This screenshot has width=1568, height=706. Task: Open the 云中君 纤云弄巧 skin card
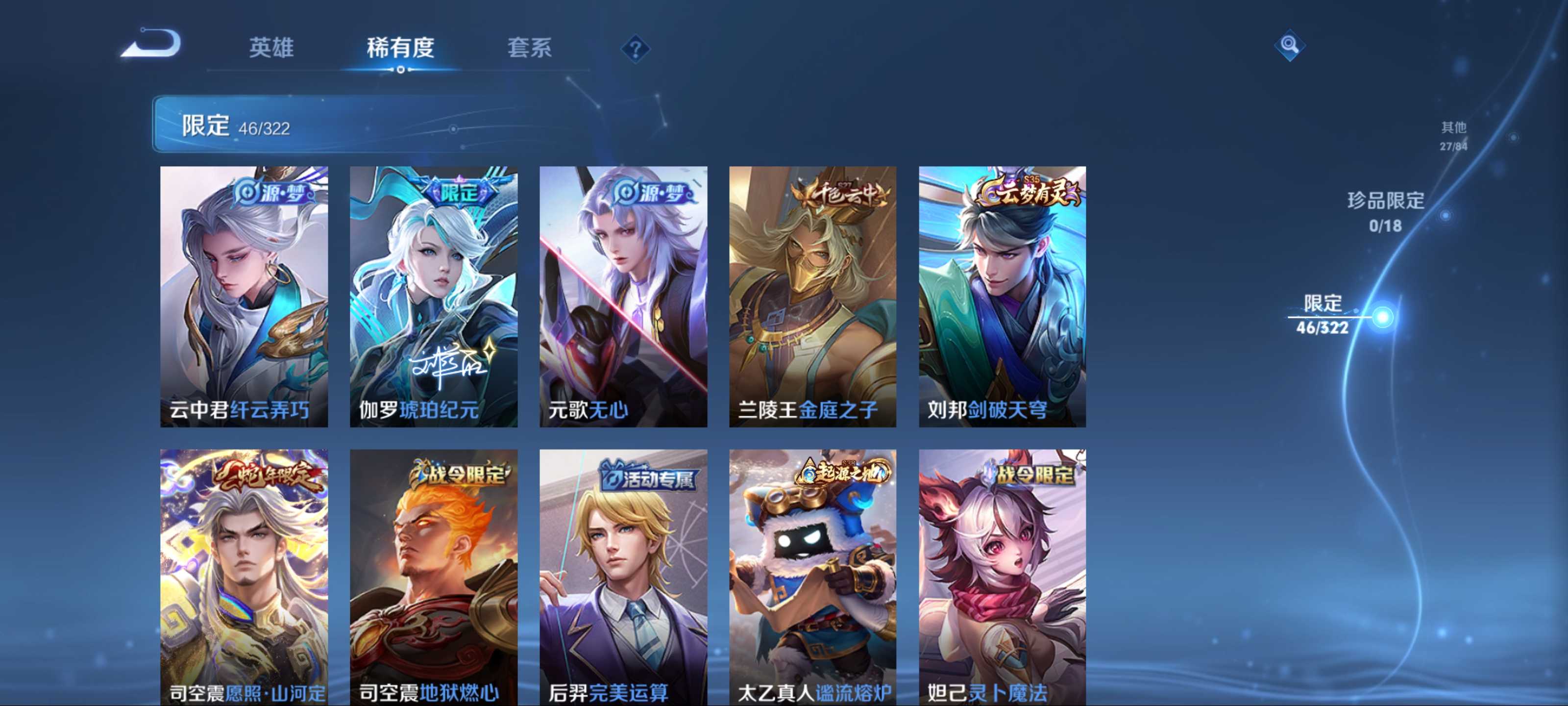(244, 297)
